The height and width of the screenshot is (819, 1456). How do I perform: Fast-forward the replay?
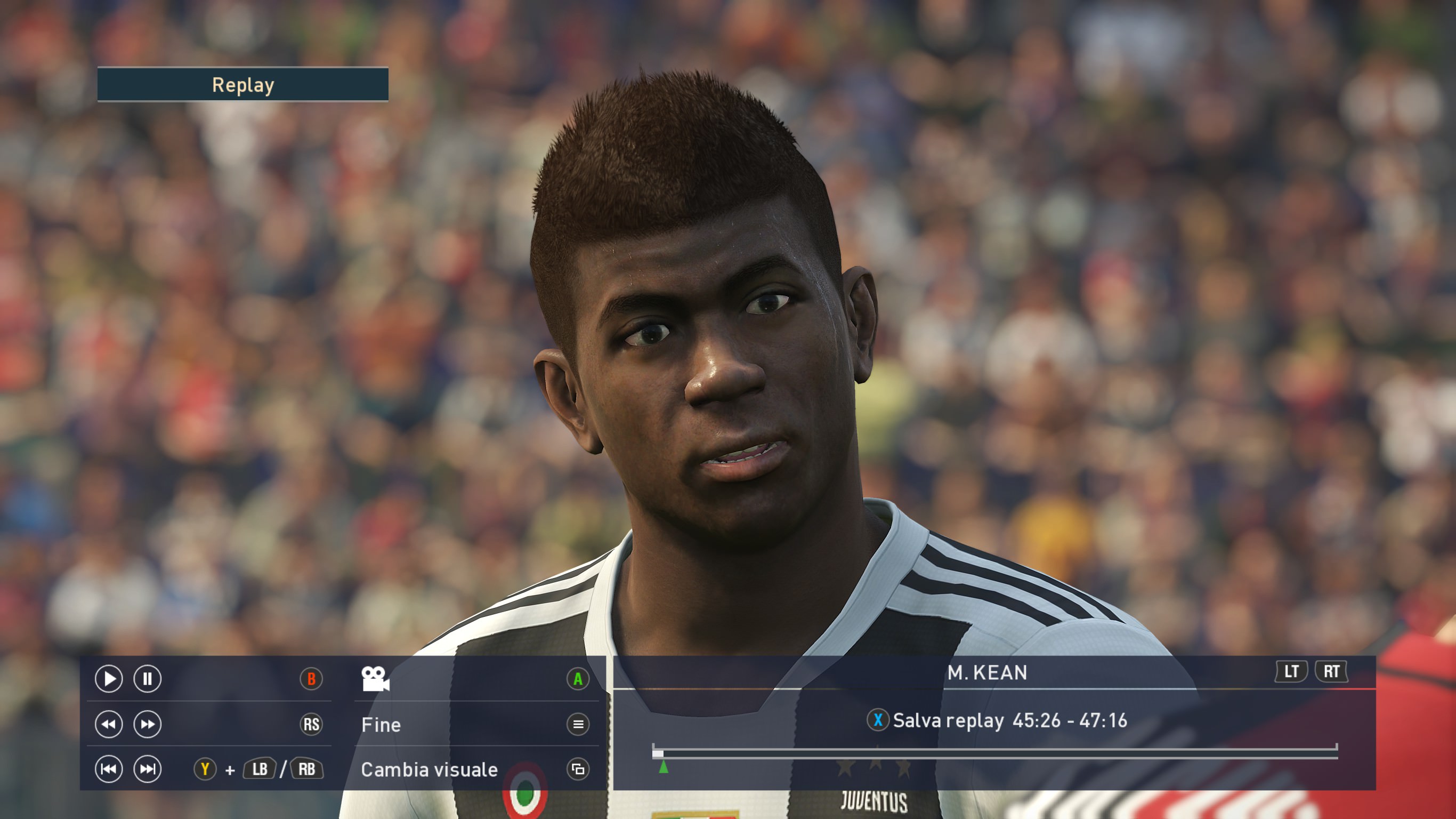click(147, 725)
